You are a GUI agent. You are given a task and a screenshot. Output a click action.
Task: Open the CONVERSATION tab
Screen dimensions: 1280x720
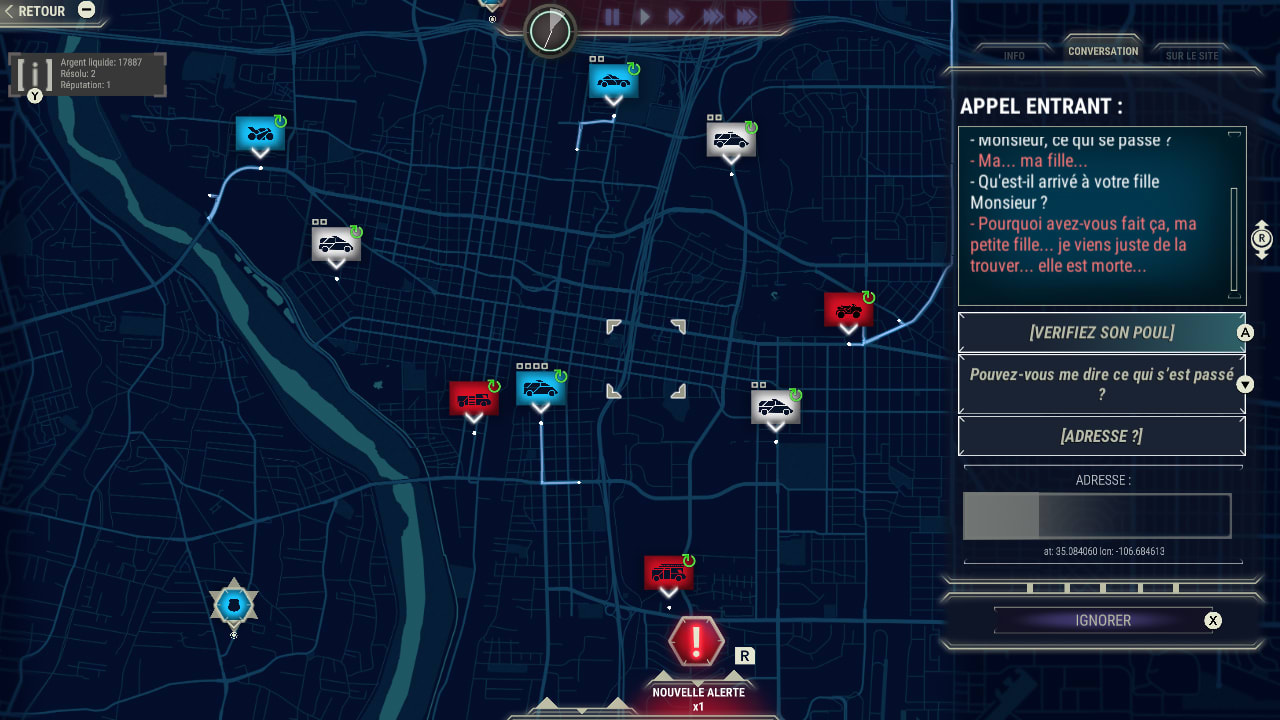click(1103, 51)
